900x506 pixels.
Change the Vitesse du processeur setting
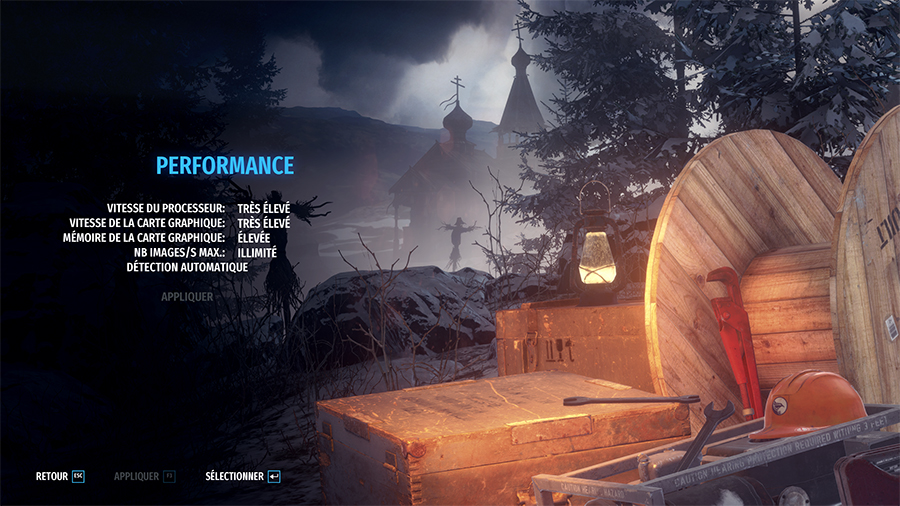(x=264, y=208)
